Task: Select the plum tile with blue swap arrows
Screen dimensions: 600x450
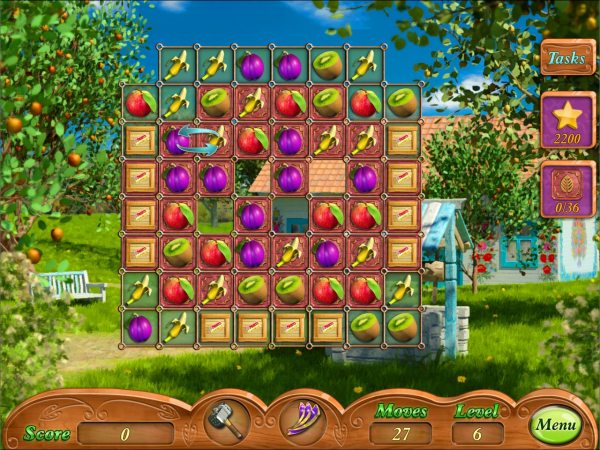Action: pyautogui.click(x=178, y=140)
